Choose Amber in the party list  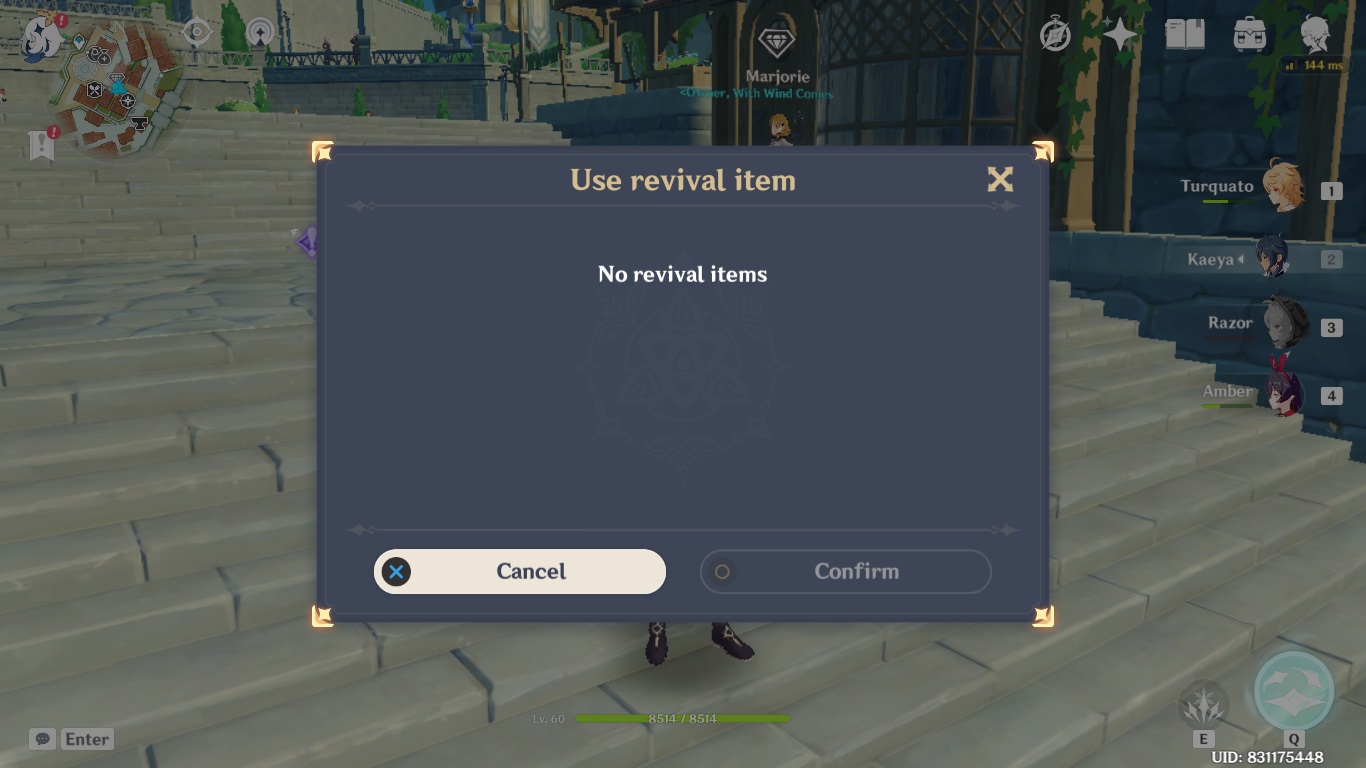click(1281, 394)
